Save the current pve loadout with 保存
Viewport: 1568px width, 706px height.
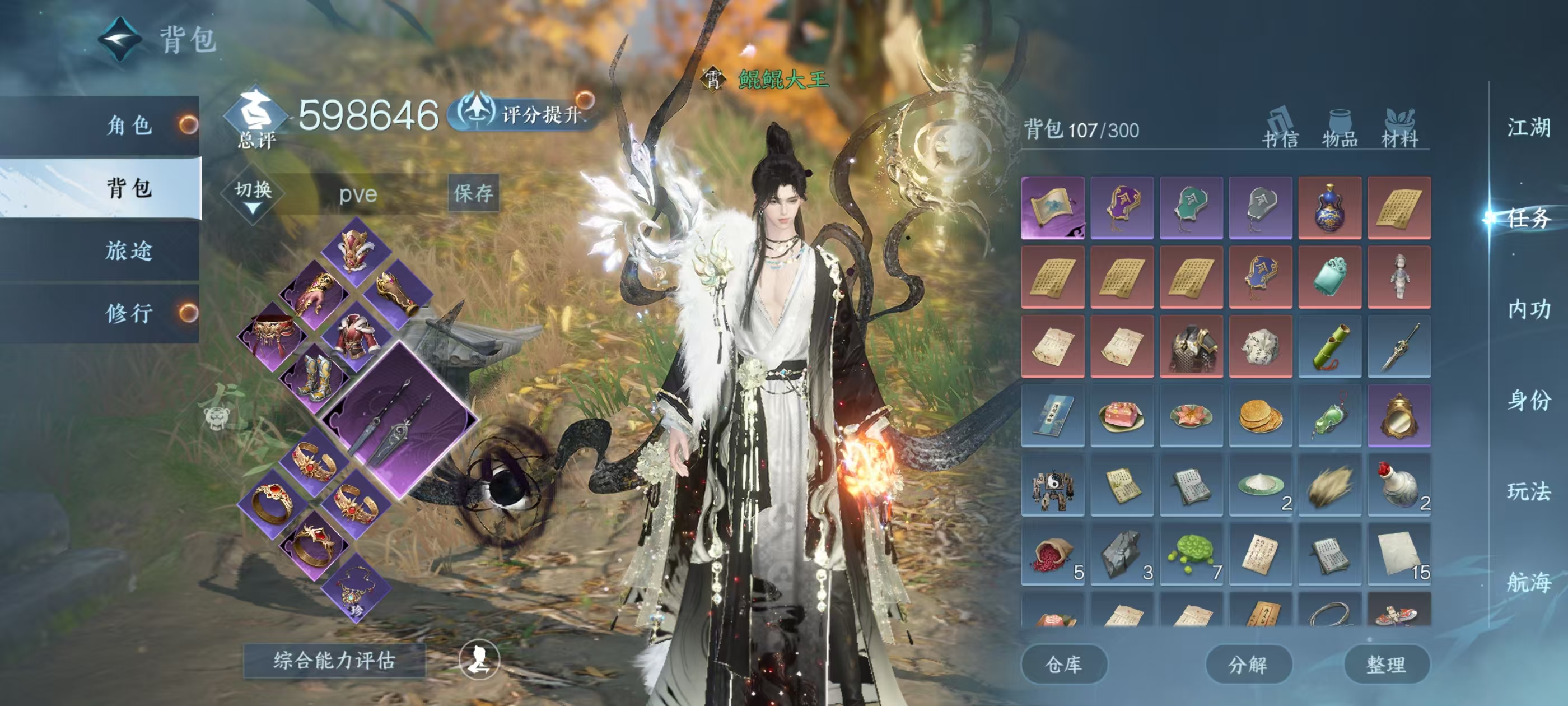[x=474, y=193]
